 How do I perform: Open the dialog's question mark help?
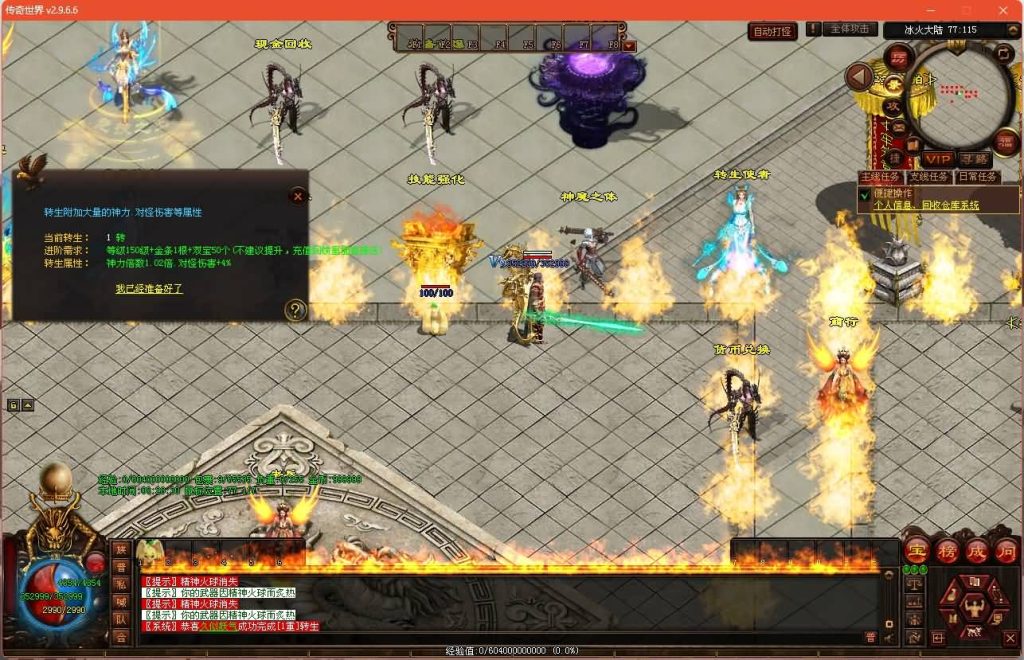pyautogui.click(x=294, y=310)
